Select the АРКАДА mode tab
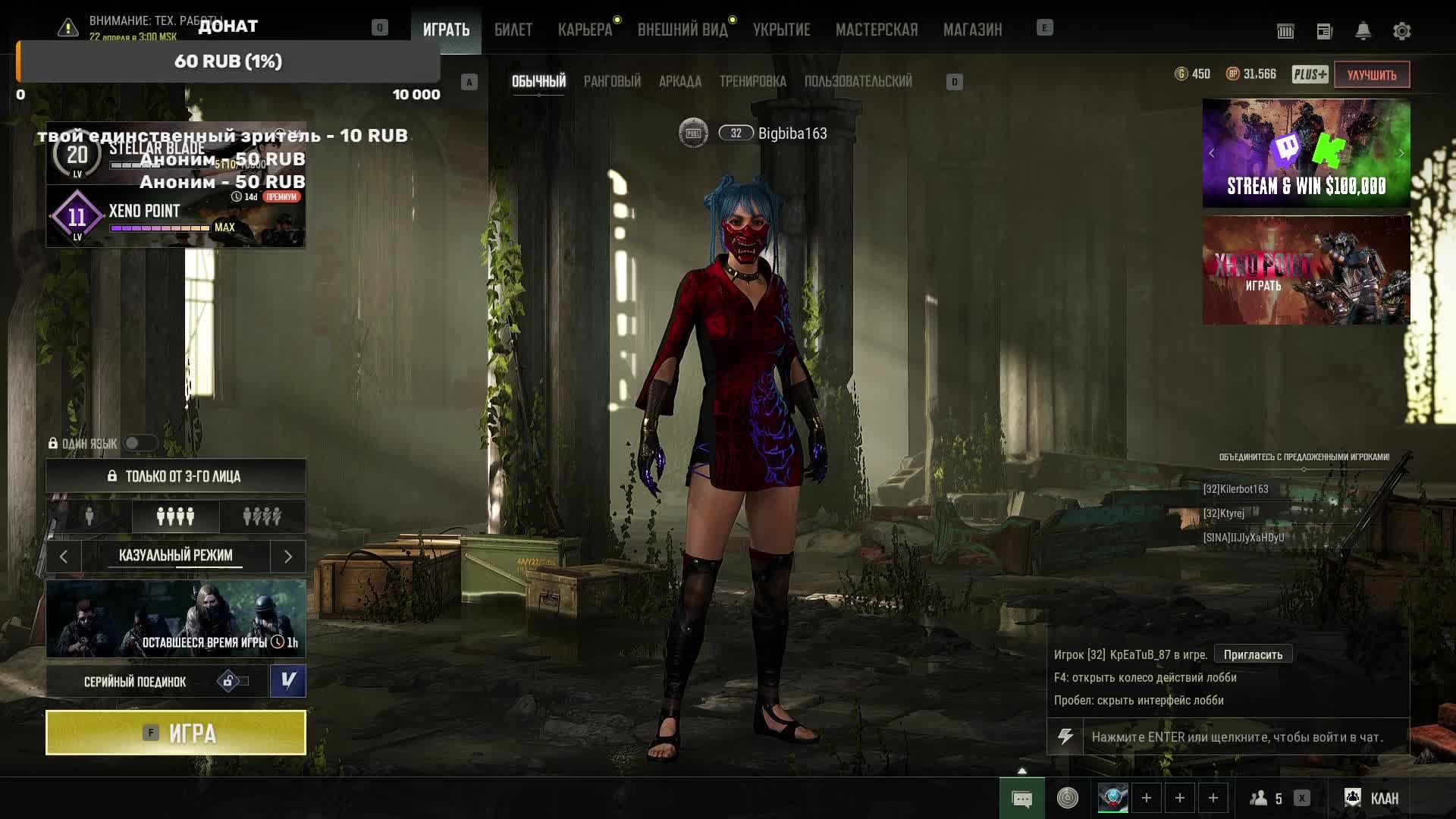Image resolution: width=1456 pixels, height=819 pixels. (679, 81)
